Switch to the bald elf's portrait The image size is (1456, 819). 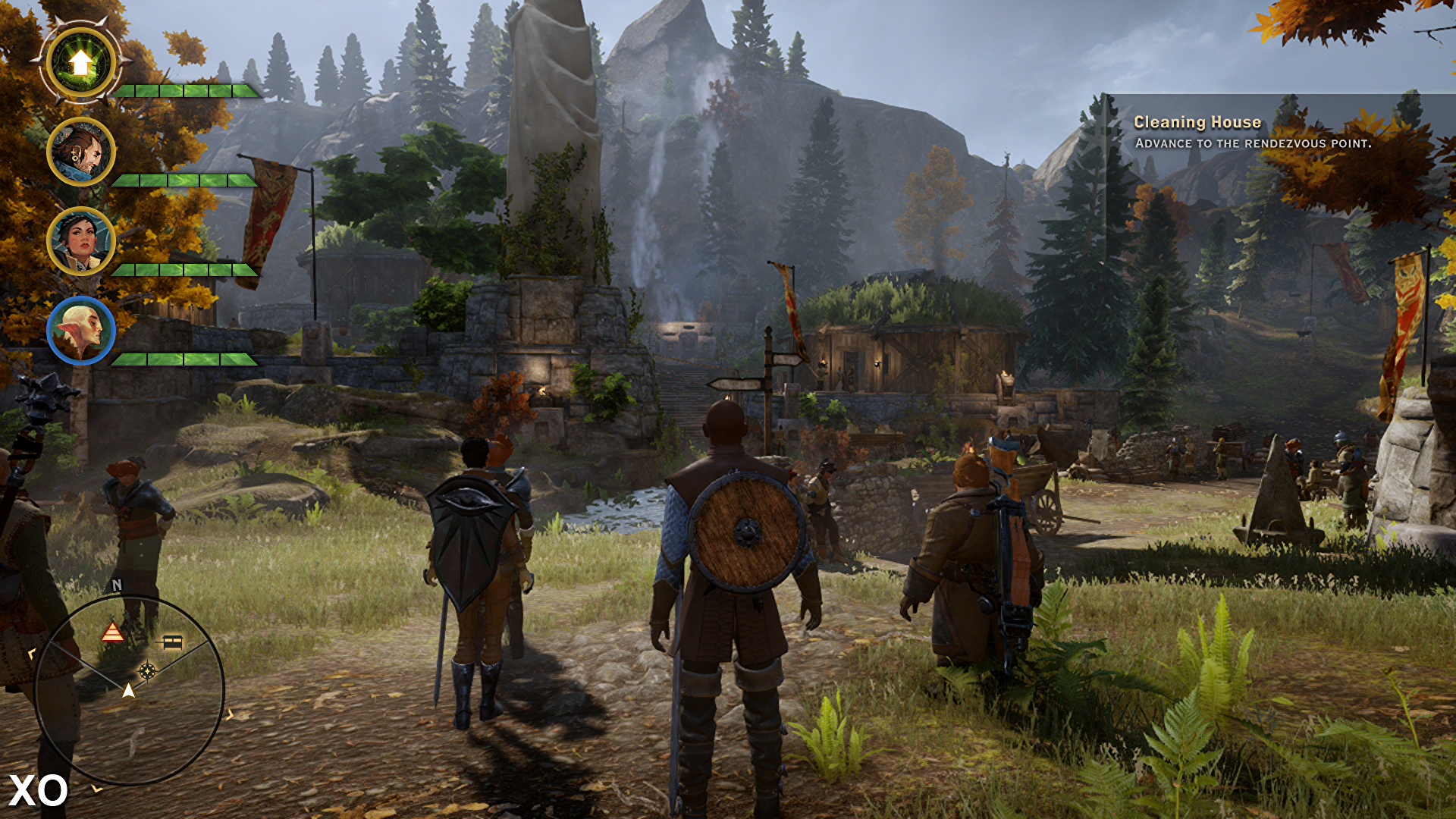click(x=81, y=331)
